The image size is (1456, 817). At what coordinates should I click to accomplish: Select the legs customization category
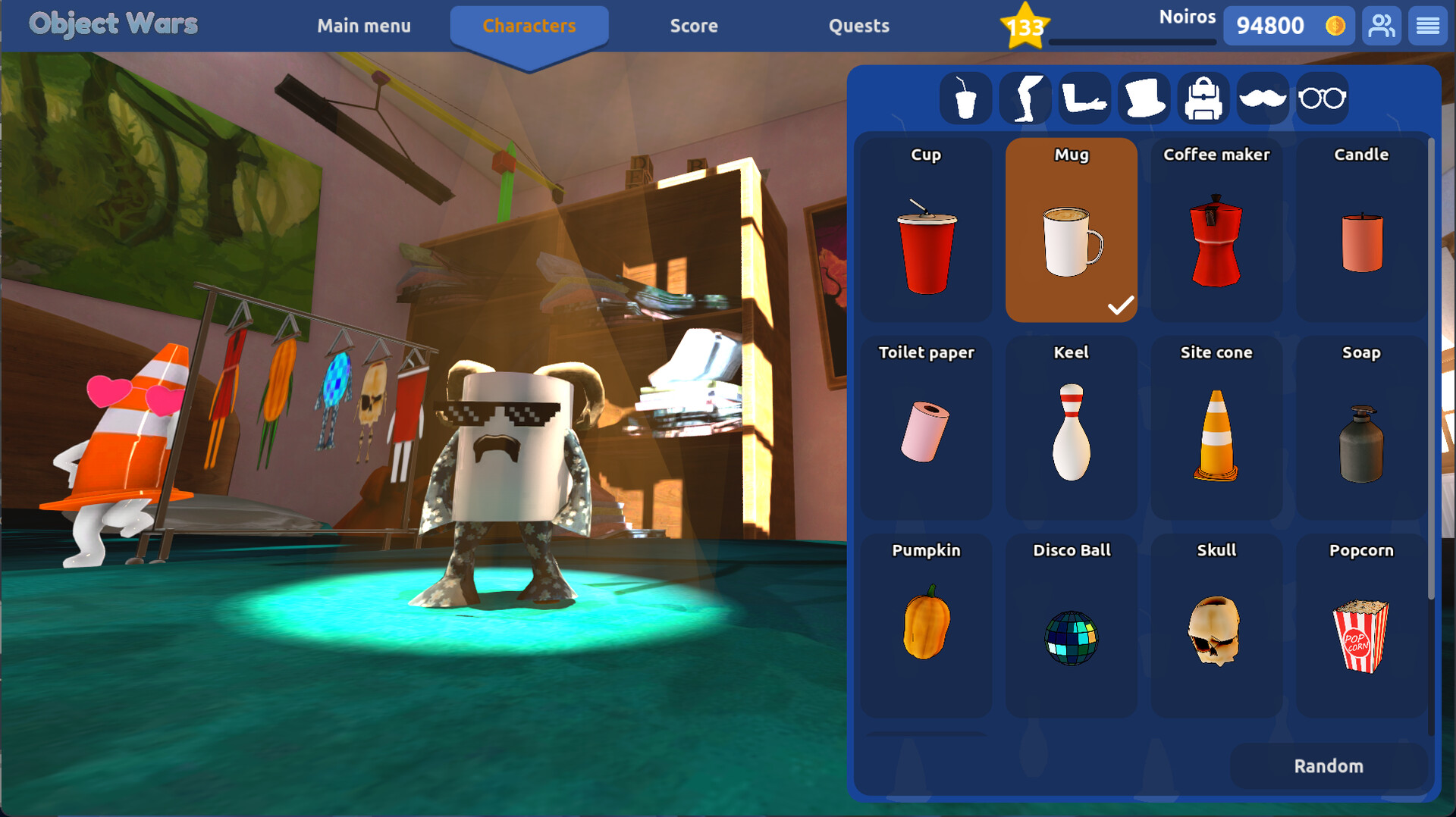point(1025,98)
